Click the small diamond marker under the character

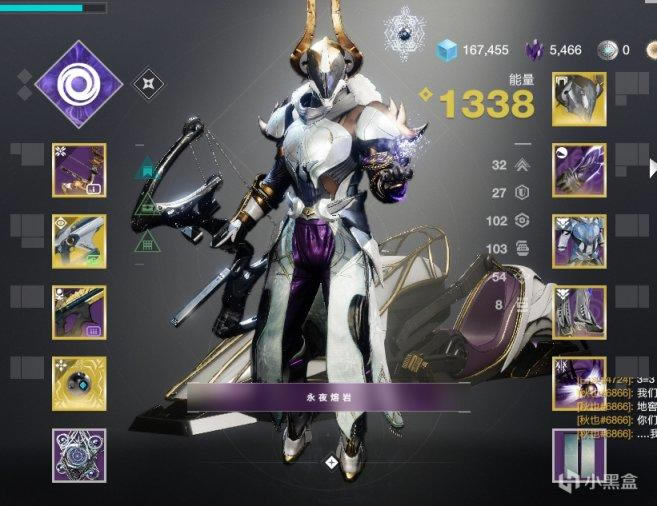click(331, 462)
